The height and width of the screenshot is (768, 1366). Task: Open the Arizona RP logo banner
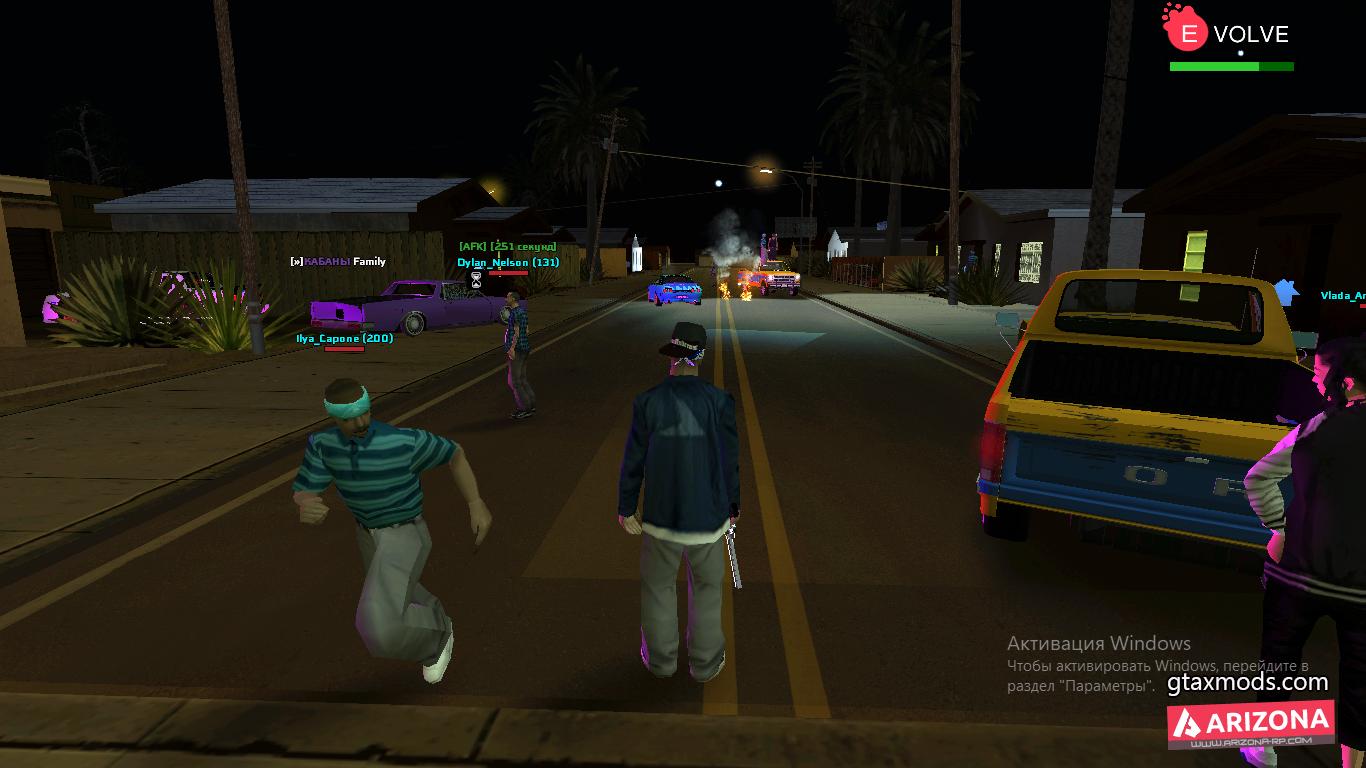(1250, 724)
